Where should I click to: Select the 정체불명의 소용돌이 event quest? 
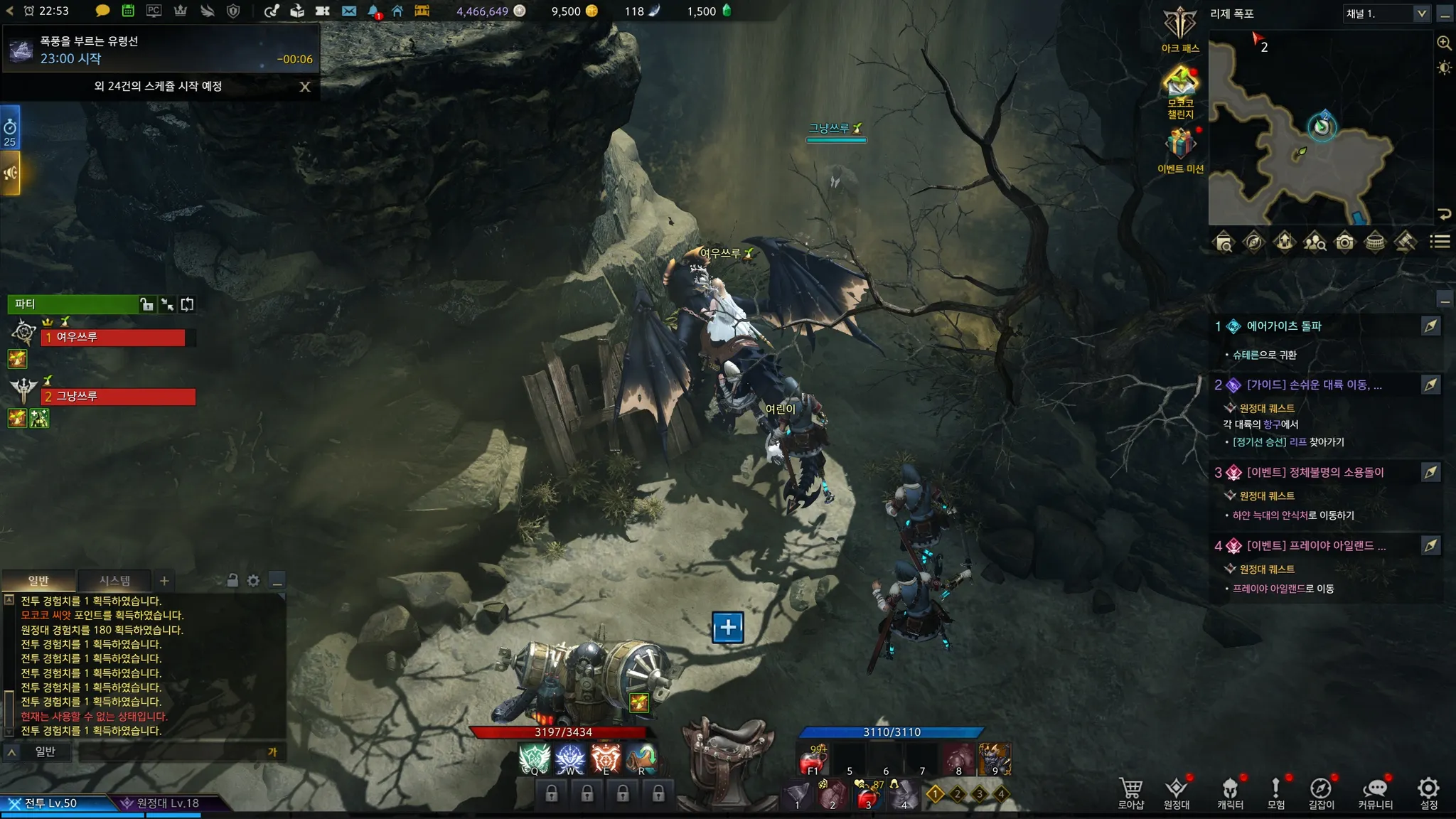[1315, 473]
